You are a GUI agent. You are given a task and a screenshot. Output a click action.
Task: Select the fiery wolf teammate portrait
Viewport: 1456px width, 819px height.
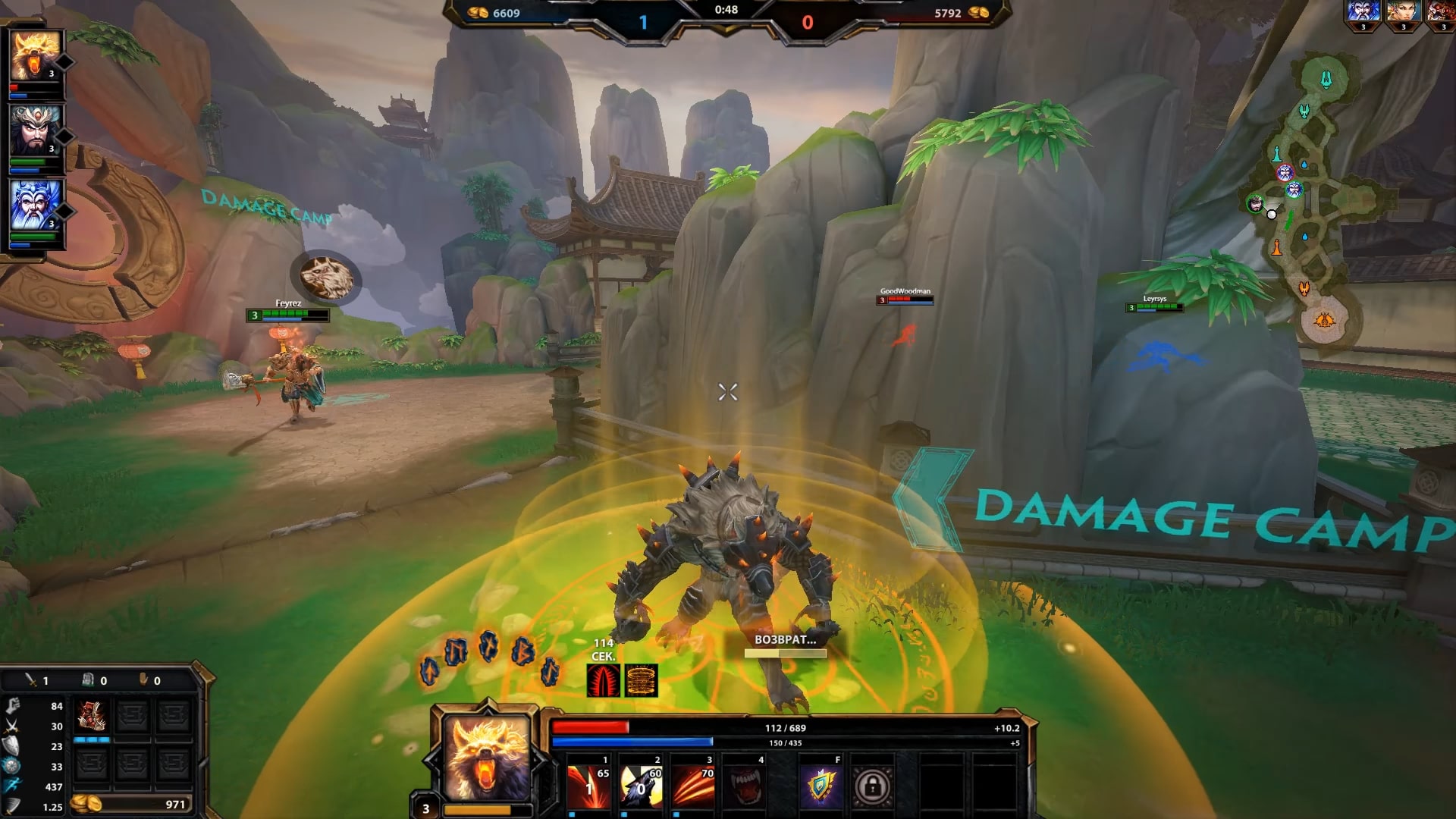coord(35,55)
